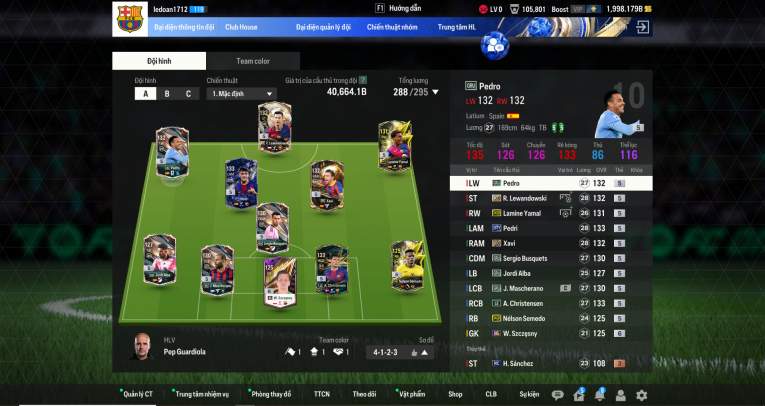Open Phòng thay đồ locker room
The width and height of the screenshot is (765, 406).
pyautogui.click(x=272, y=395)
